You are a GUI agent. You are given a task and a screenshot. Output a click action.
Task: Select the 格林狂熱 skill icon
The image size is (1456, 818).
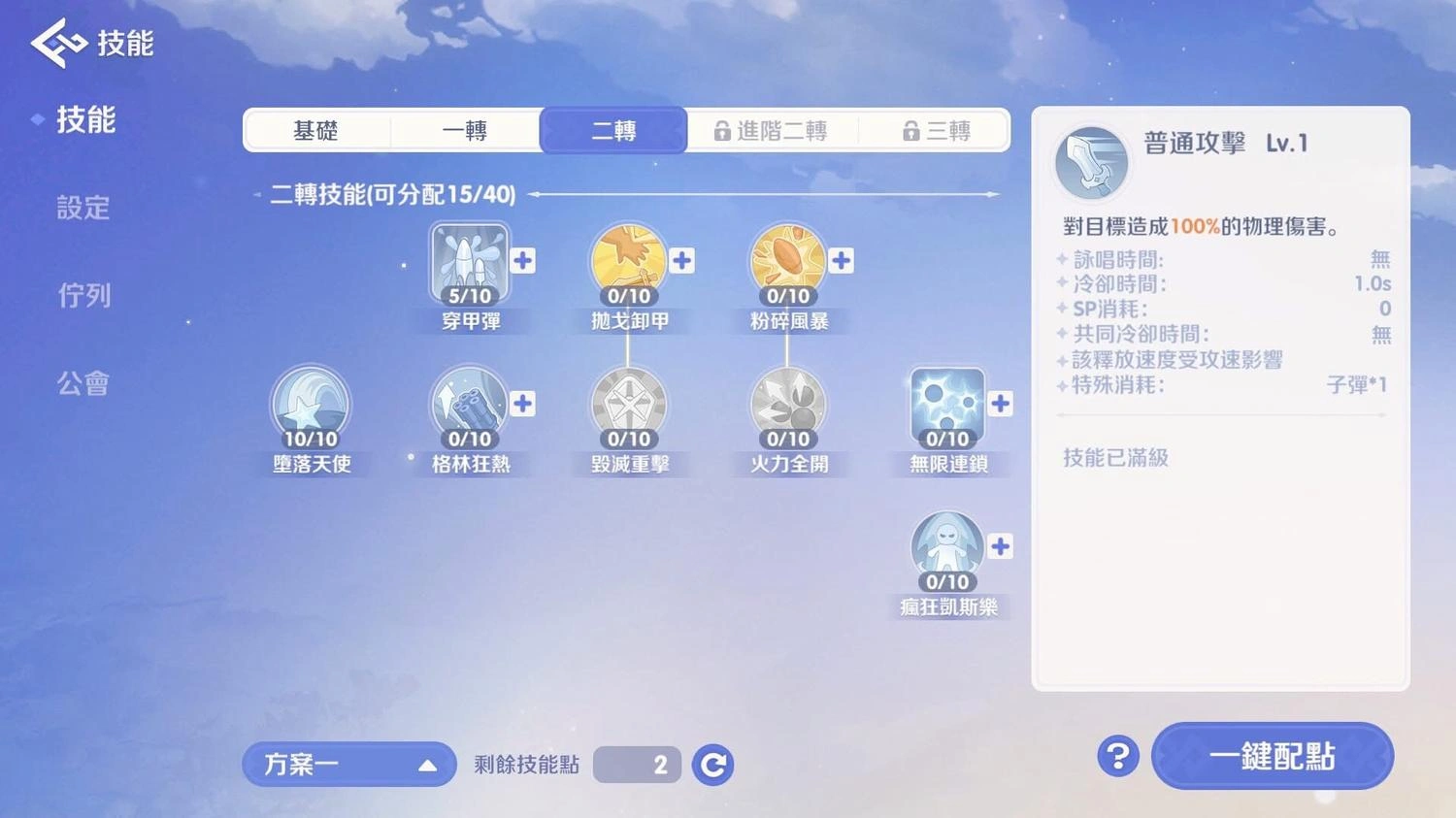pyautogui.click(x=470, y=405)
